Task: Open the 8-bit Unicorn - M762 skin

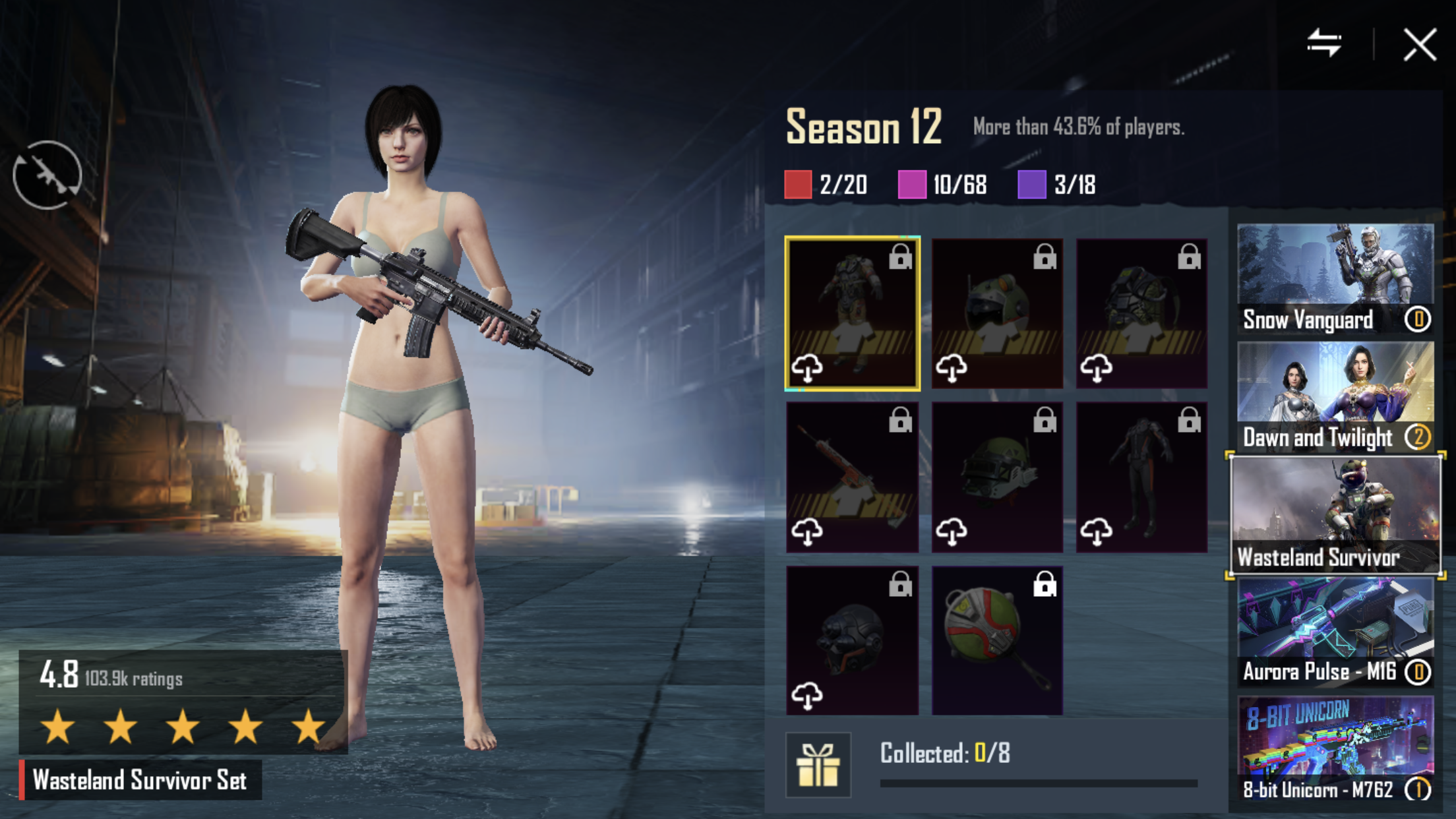Action: (x=1335, y=748)
